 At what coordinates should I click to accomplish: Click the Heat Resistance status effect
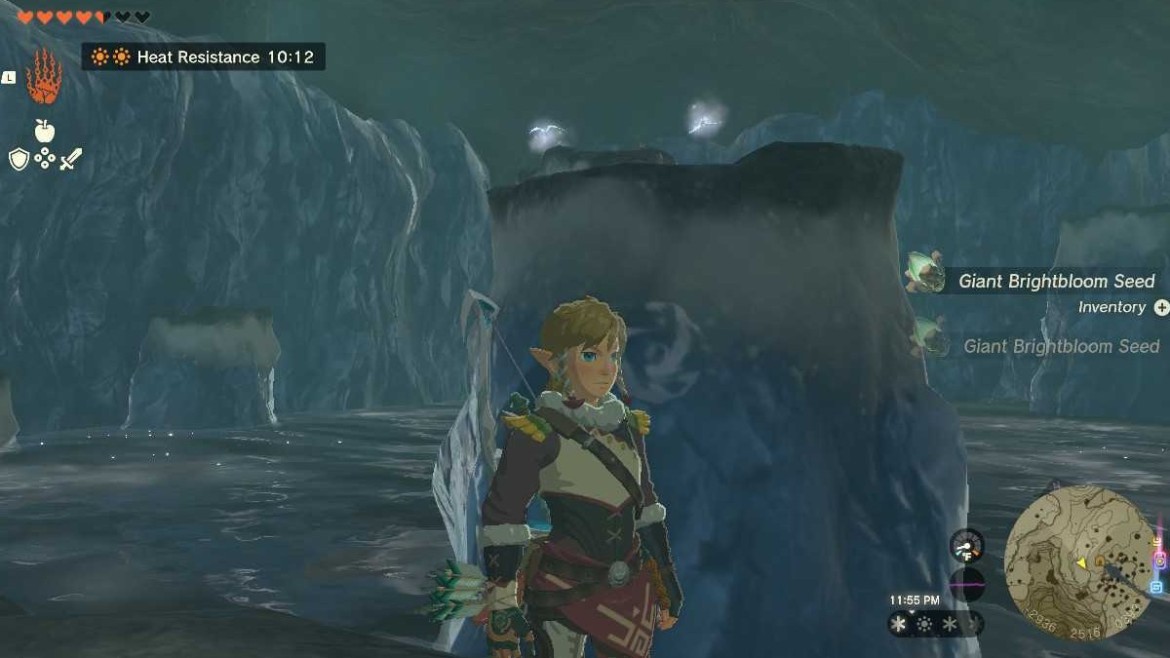point(203,57)
